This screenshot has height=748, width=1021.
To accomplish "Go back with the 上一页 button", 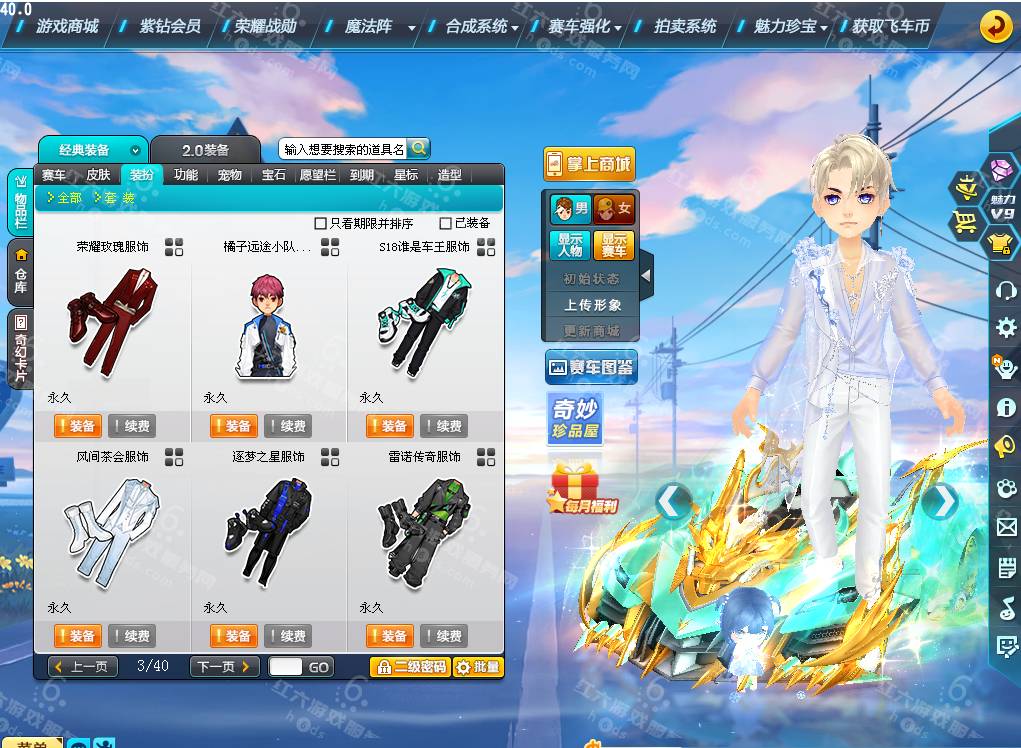I will click(x=83, y=666).
